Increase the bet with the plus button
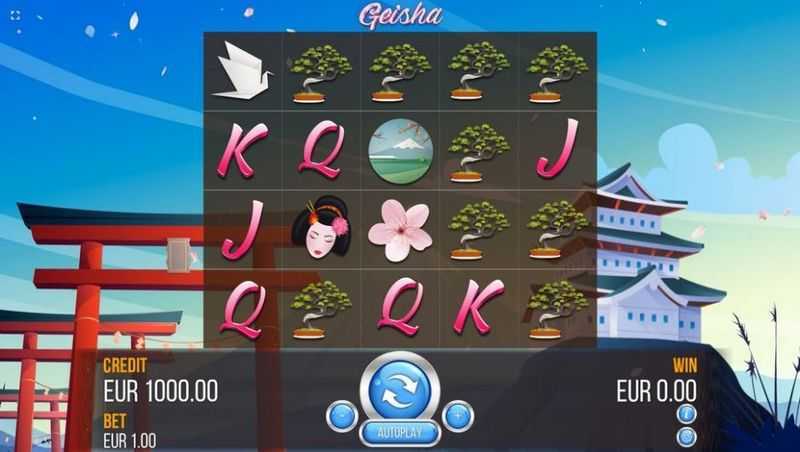The width and height of the screenshot is (800, 452). pyautogui.click(x=458, y=415)
